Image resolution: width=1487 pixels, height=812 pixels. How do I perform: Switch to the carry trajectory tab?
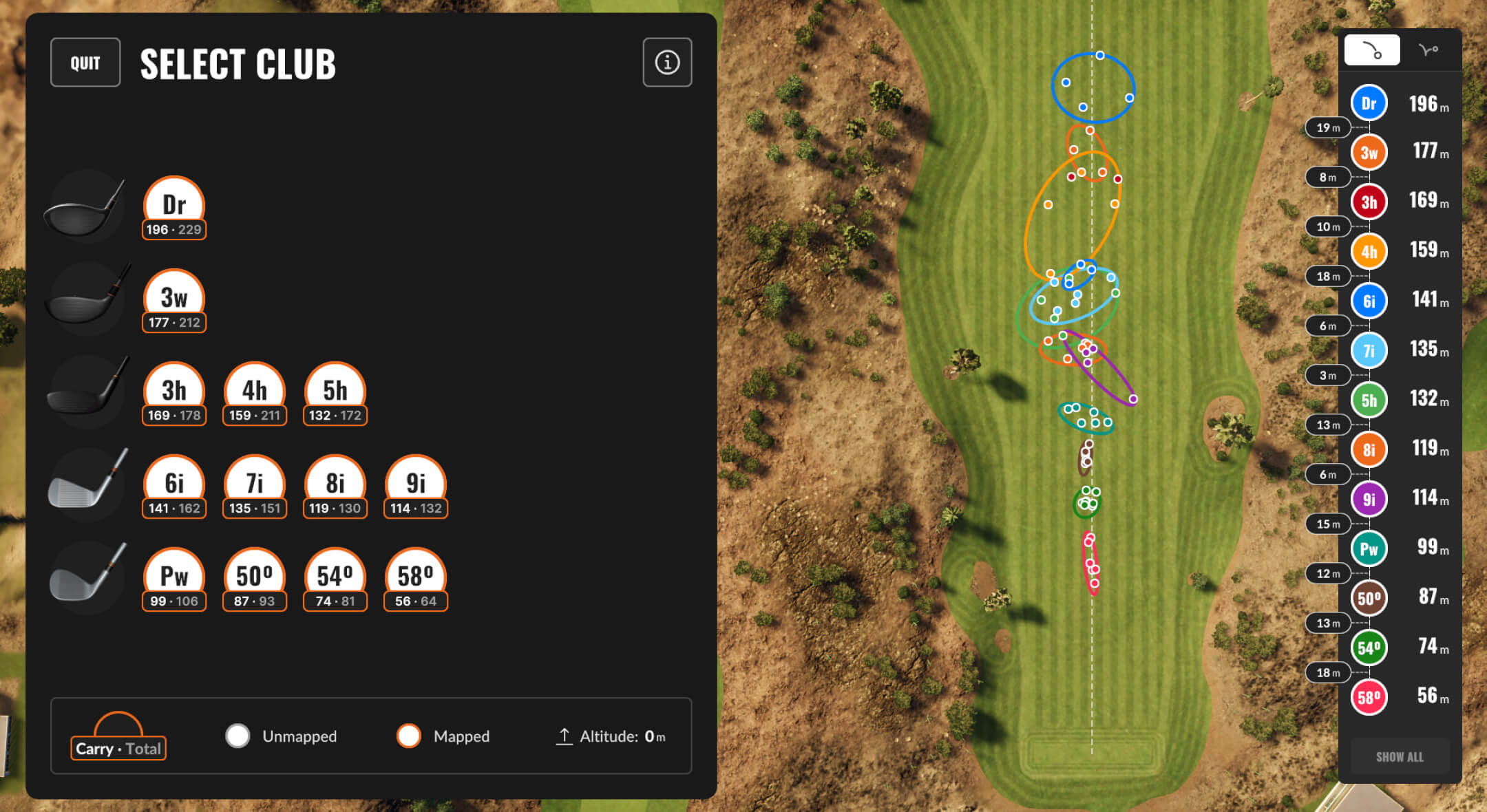[x=1372, y=50]
